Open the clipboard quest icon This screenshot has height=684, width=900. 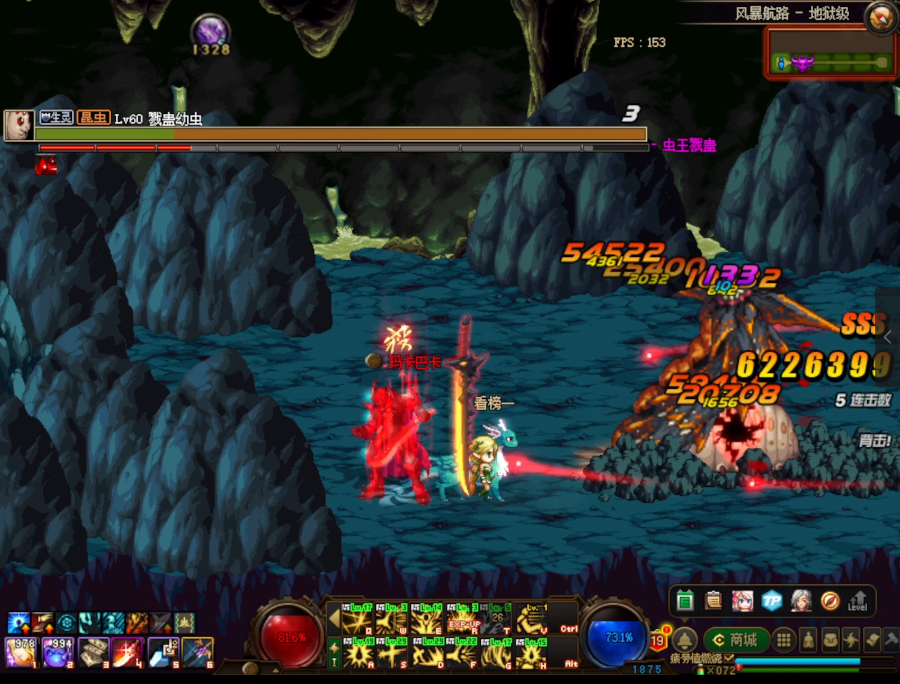click(713, 600)
